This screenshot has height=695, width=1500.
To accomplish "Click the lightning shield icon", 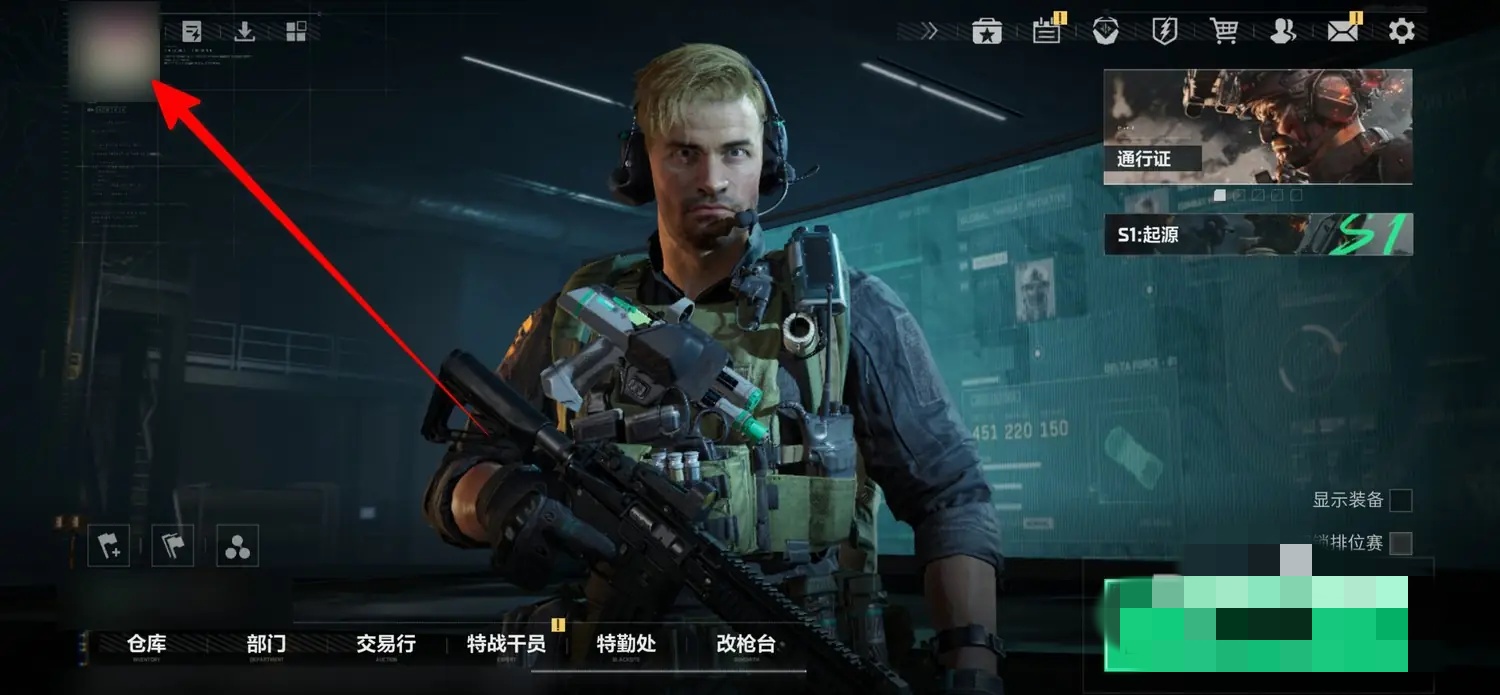I will pos(1165,31).
